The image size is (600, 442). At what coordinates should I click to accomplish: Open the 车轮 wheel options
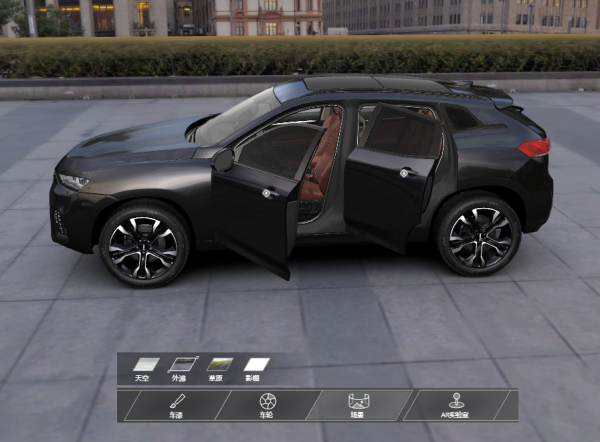pyautogui.click(x=267, y=405)
